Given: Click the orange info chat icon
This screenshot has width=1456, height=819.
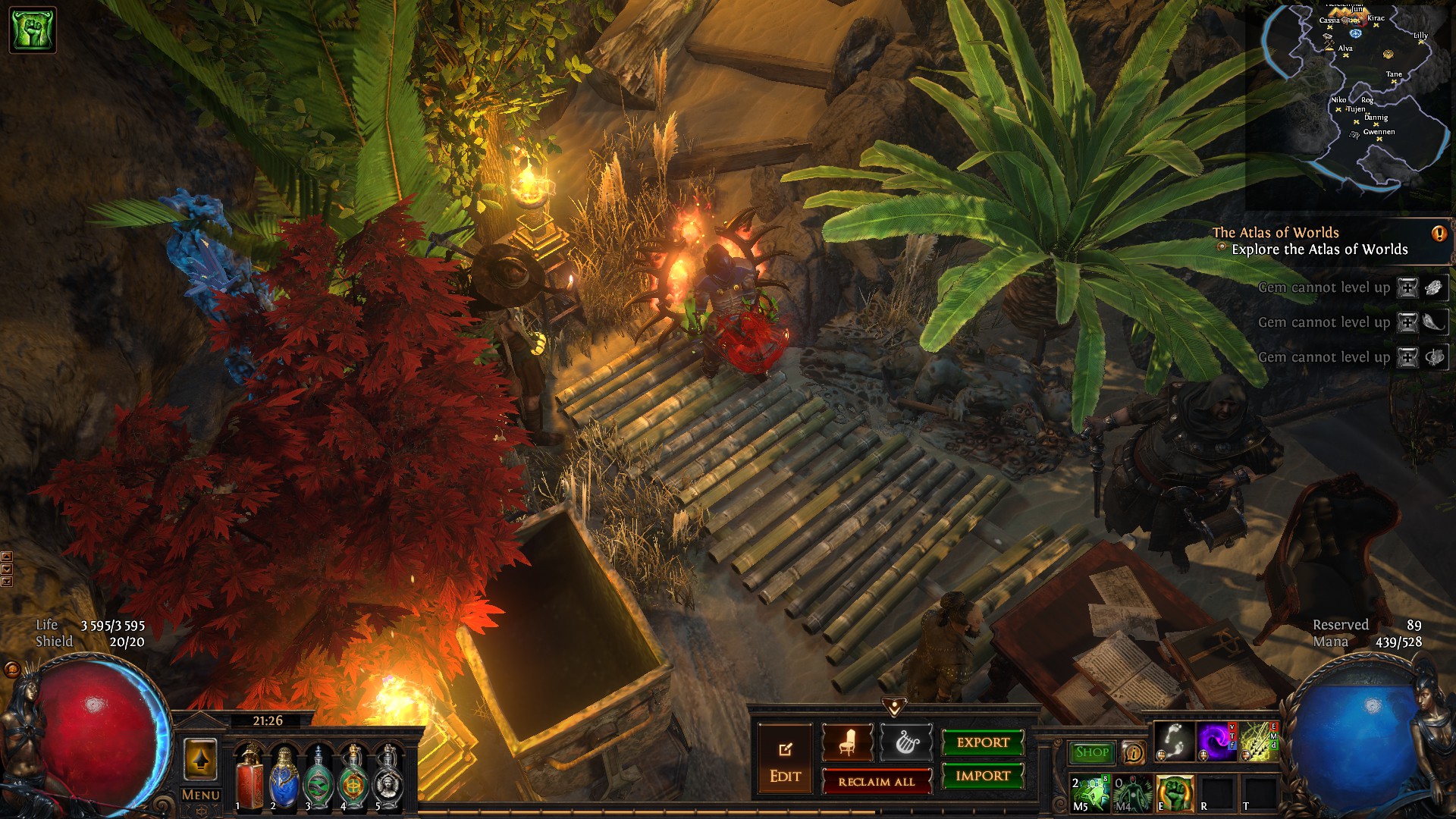Looking at the screenshot, I should (x=1133, y=752).
